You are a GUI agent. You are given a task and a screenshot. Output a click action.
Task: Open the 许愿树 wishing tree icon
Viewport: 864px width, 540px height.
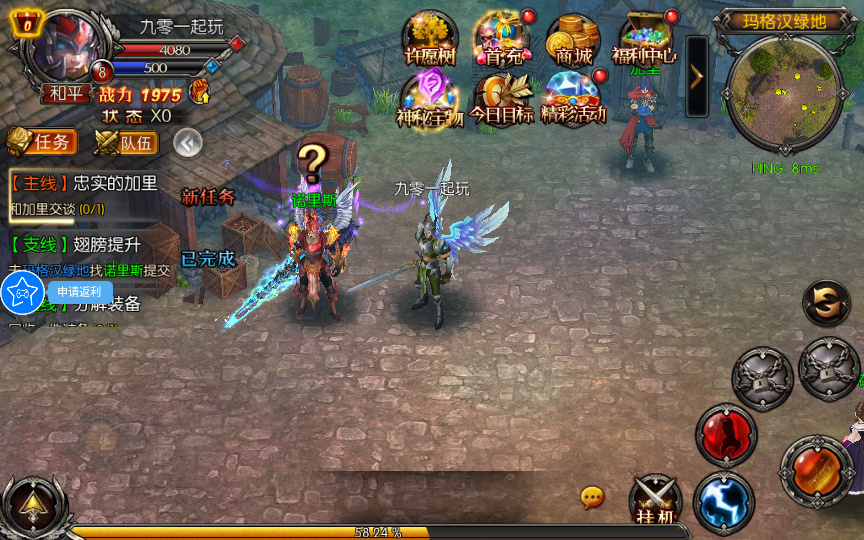[x=429, y=39]
